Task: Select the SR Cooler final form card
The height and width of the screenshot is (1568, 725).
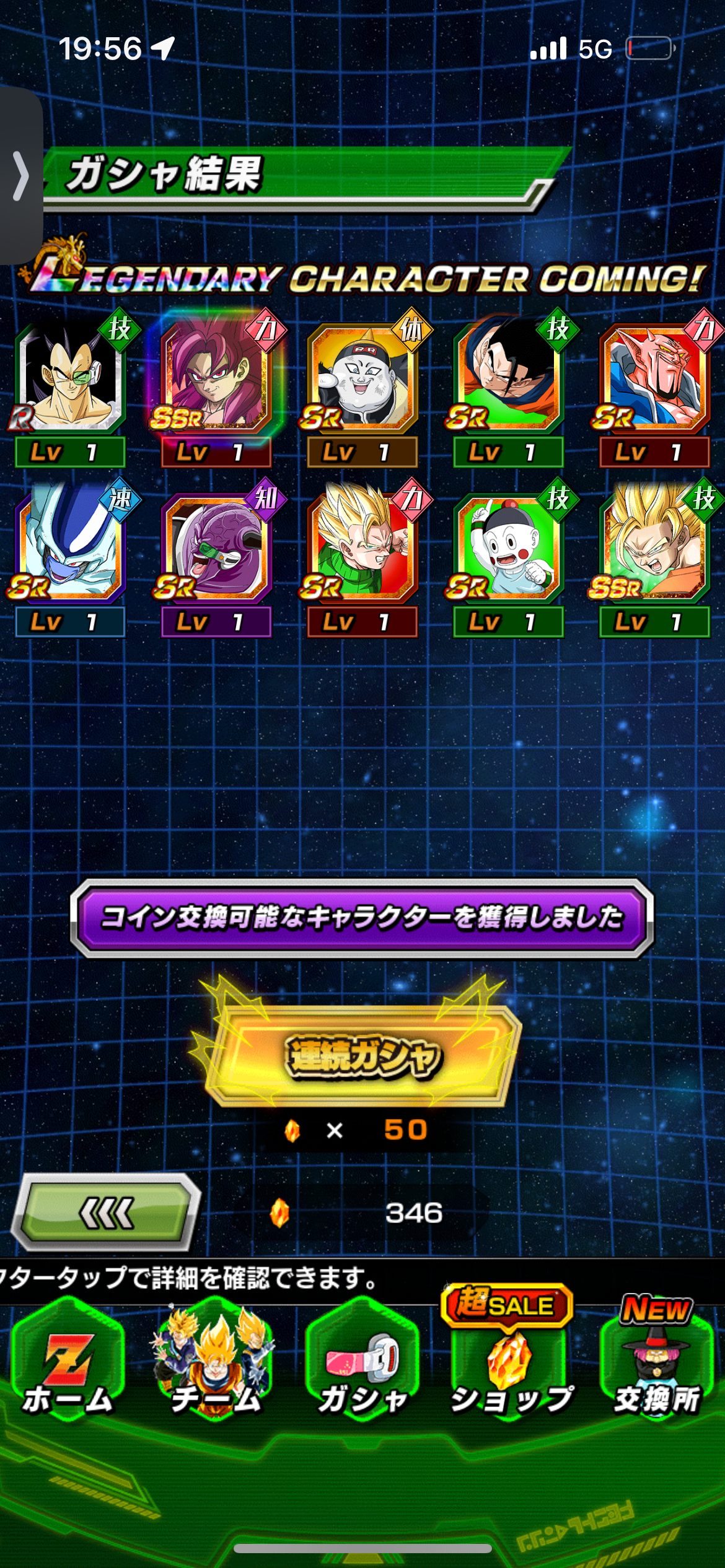Action: click(x=70, y=548)
